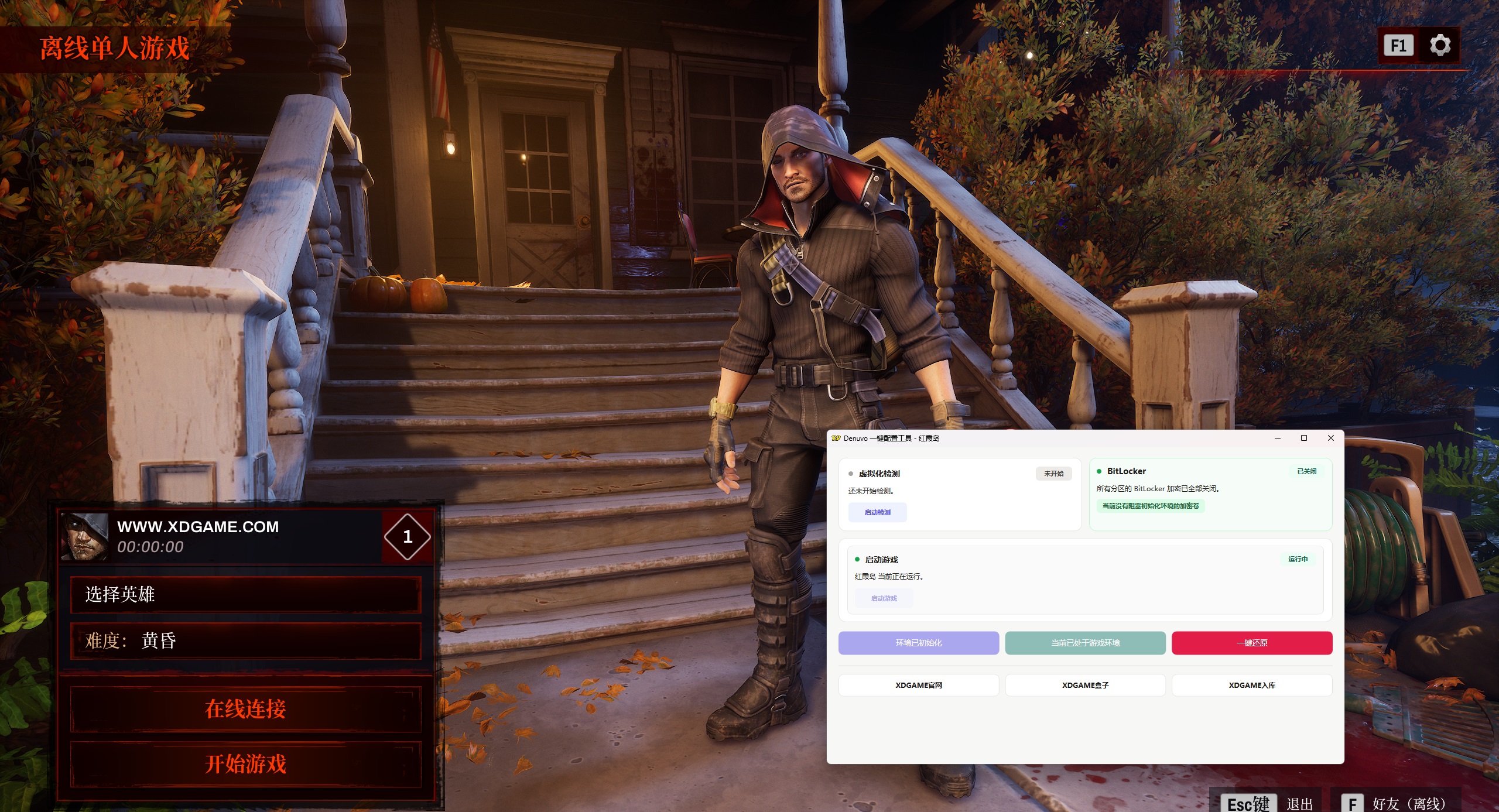Click the player level diamond badge

coord(408,537)
